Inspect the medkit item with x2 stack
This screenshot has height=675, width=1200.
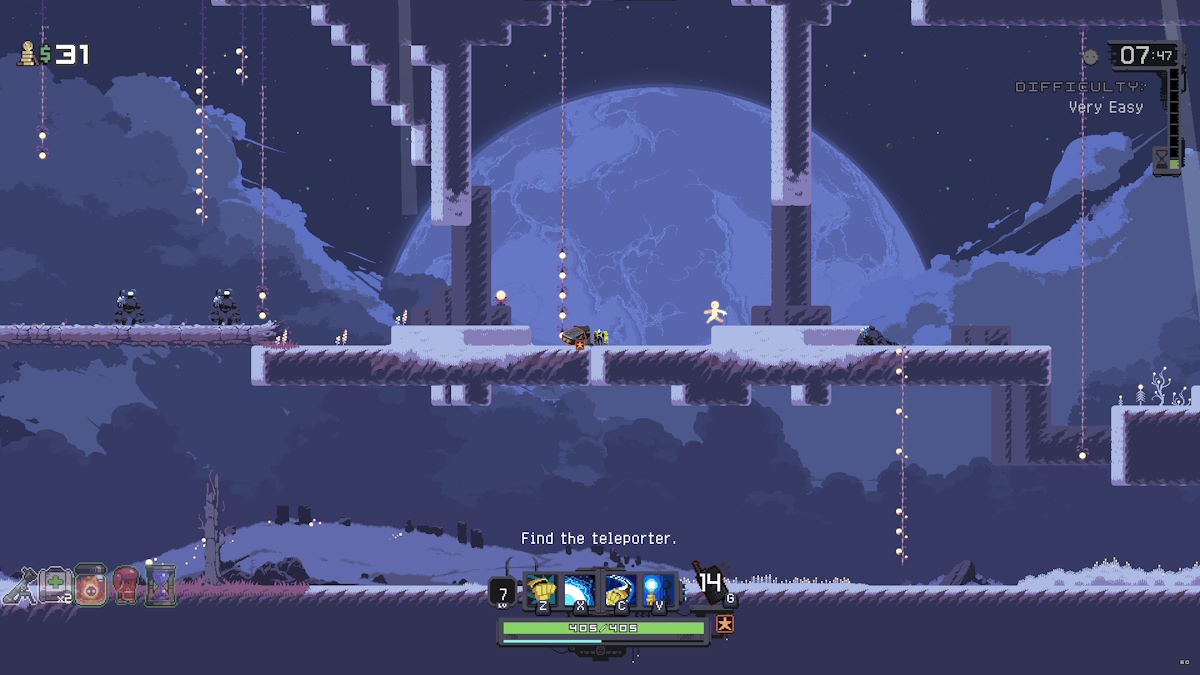pos(53,587)
